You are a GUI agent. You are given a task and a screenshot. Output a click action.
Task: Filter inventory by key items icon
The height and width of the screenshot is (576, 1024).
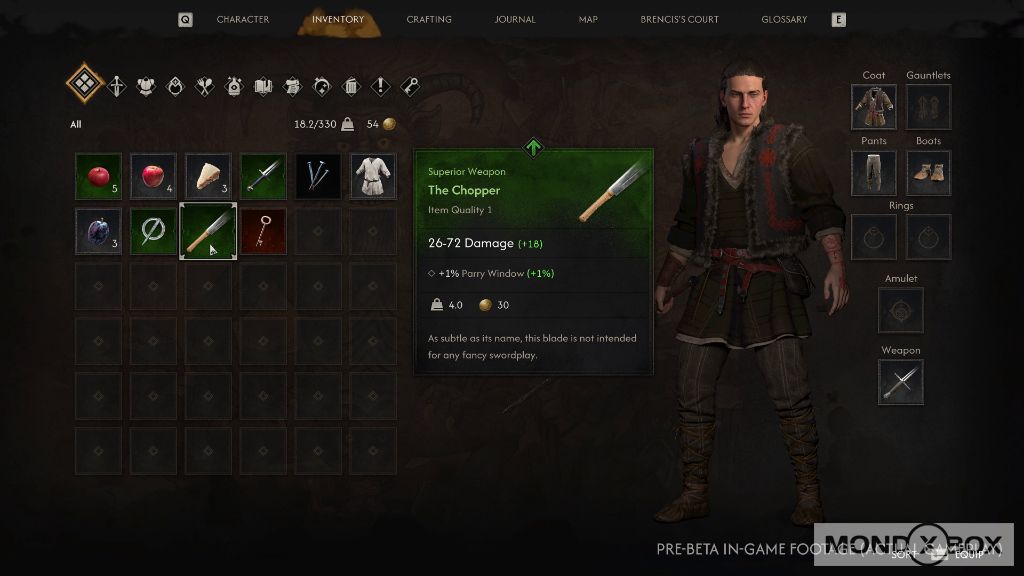(409, 86)
